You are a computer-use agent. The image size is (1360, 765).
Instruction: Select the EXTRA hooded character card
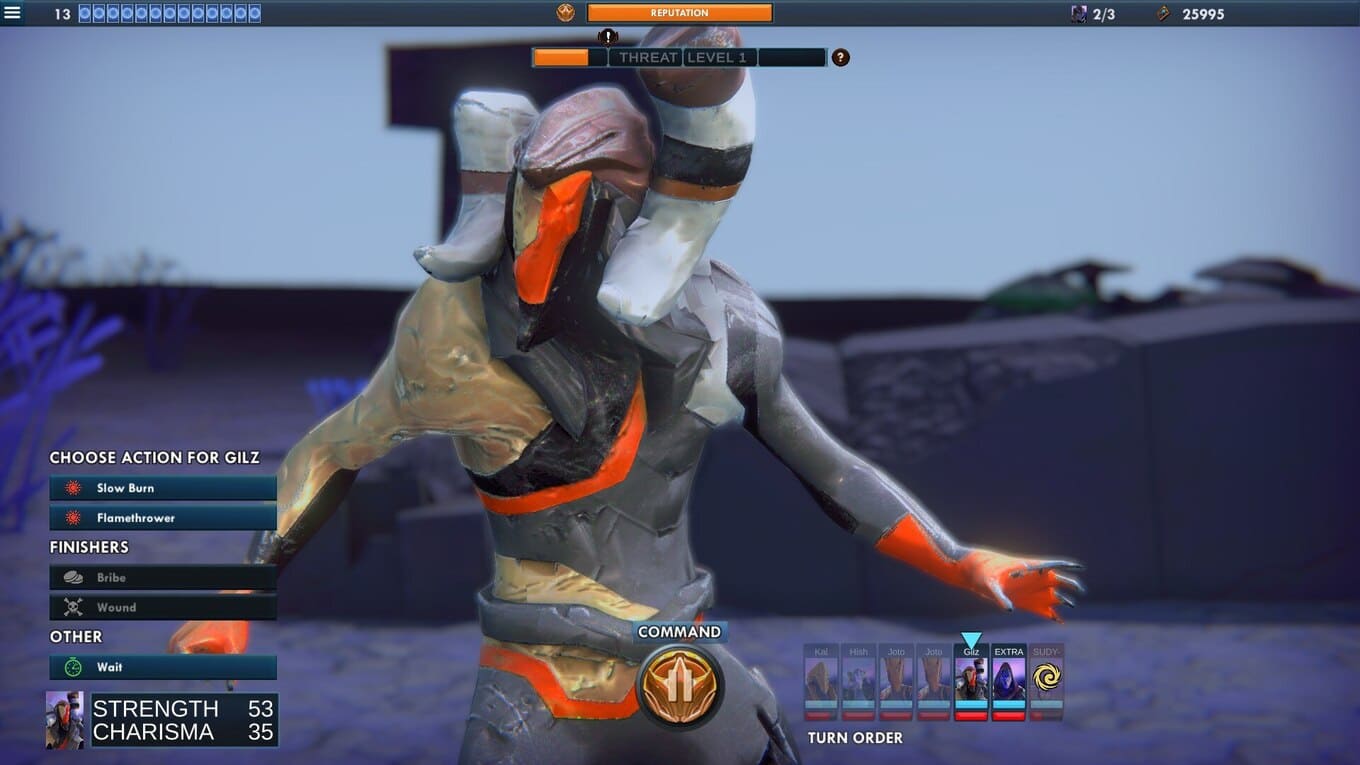pos(1008,681)
